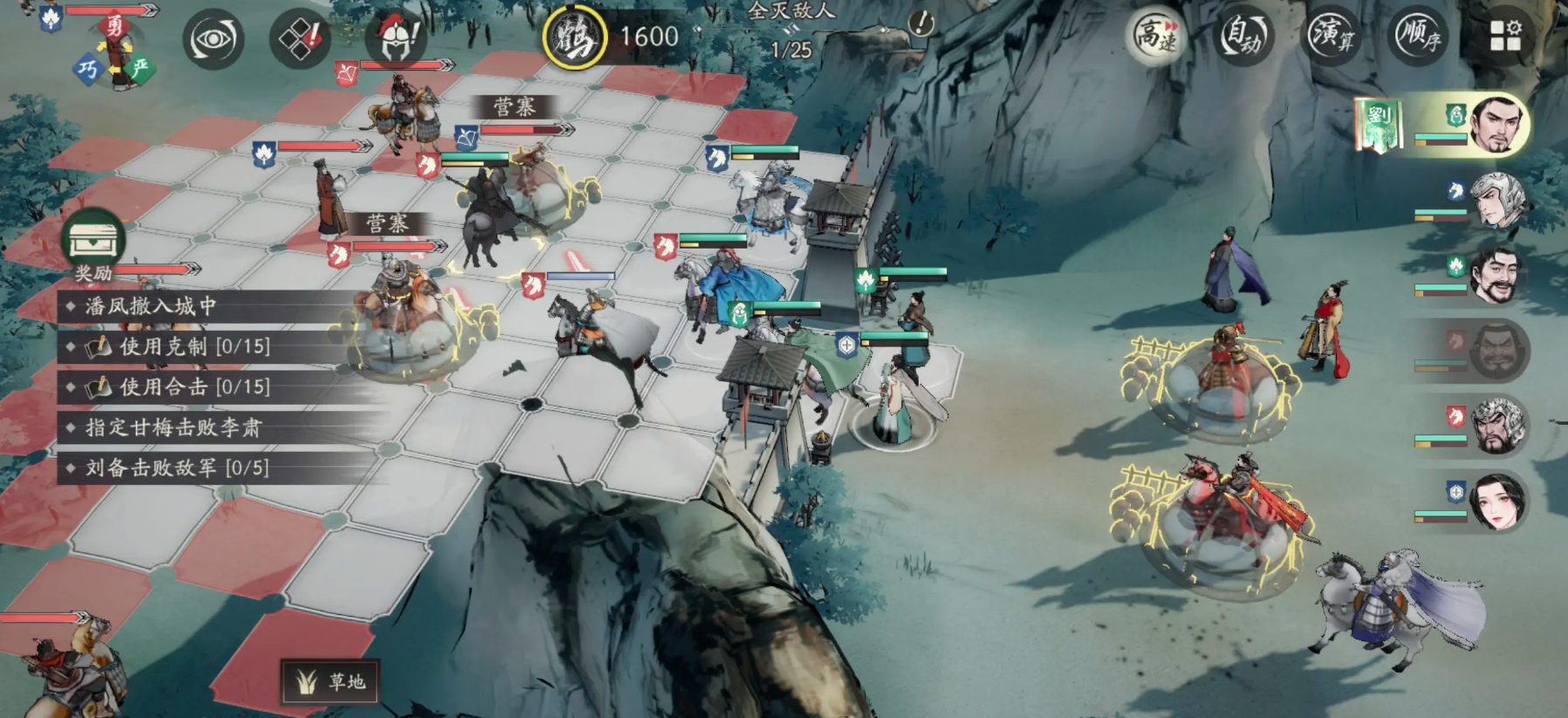Enable 自动 auto battle

(x=1243, y=37)
